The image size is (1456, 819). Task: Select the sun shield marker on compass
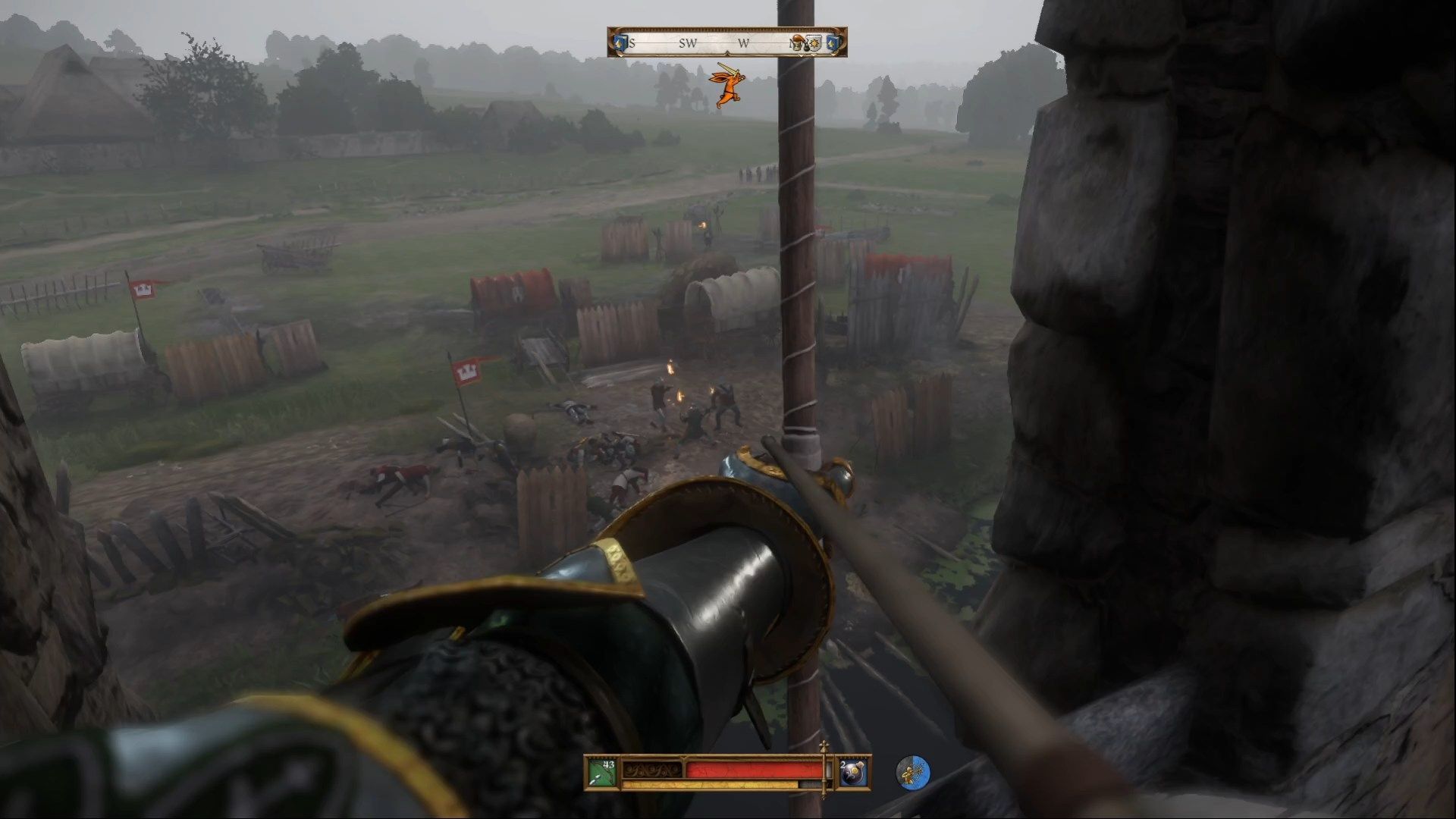[x=814, y=43]
